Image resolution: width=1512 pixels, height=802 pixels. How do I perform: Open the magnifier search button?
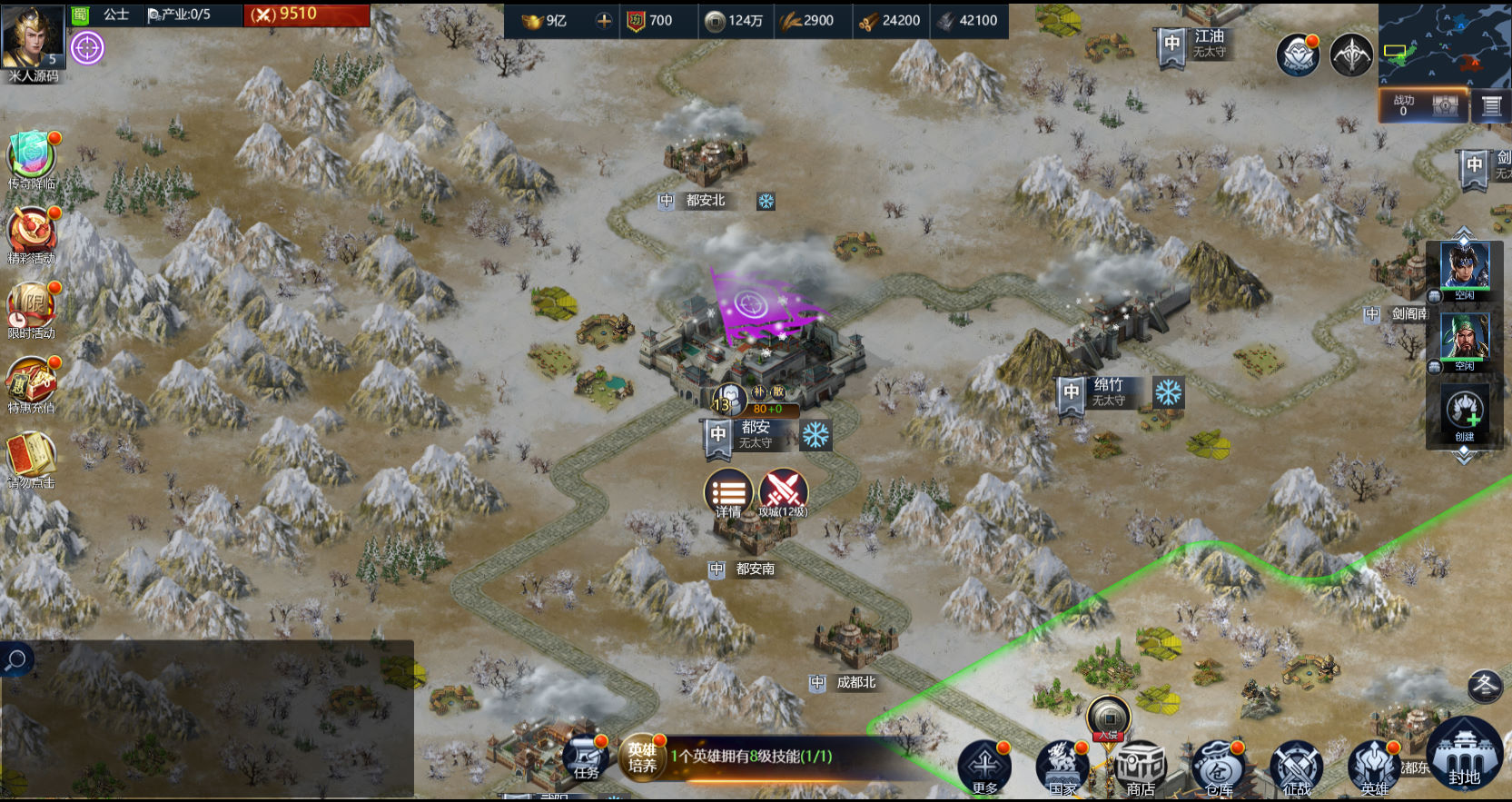tap(16, 660)
